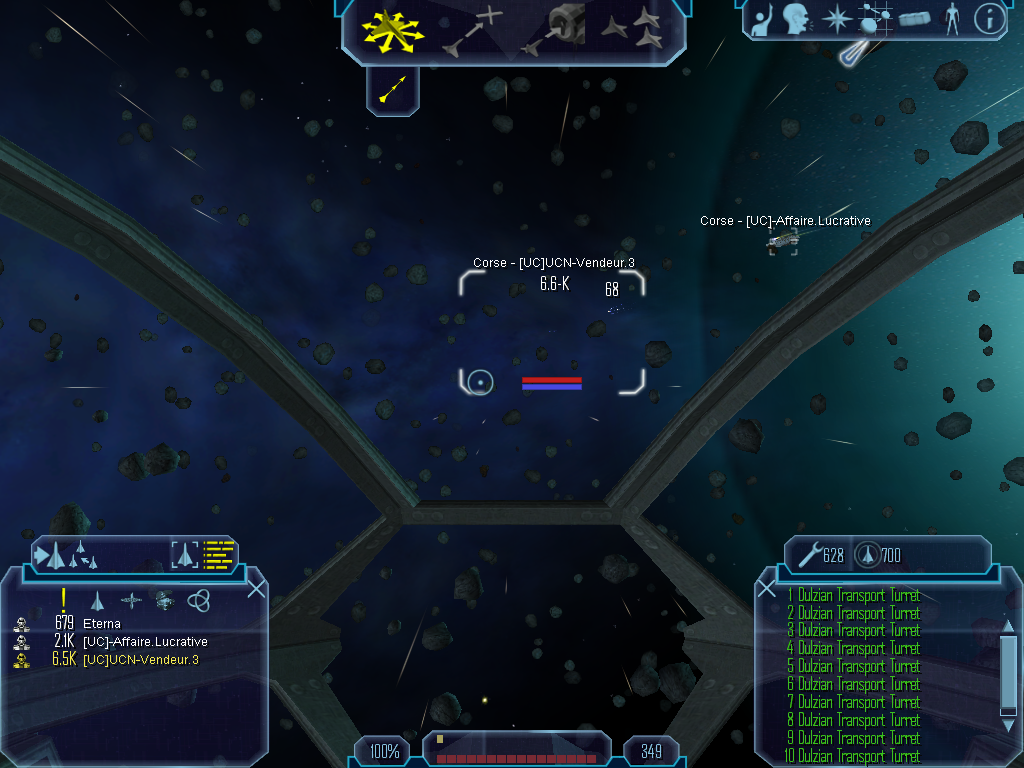Choose the dock-with-station icon
This screenshot has width=1024, height=768.
pyautogui.click(x=555, y=30)
